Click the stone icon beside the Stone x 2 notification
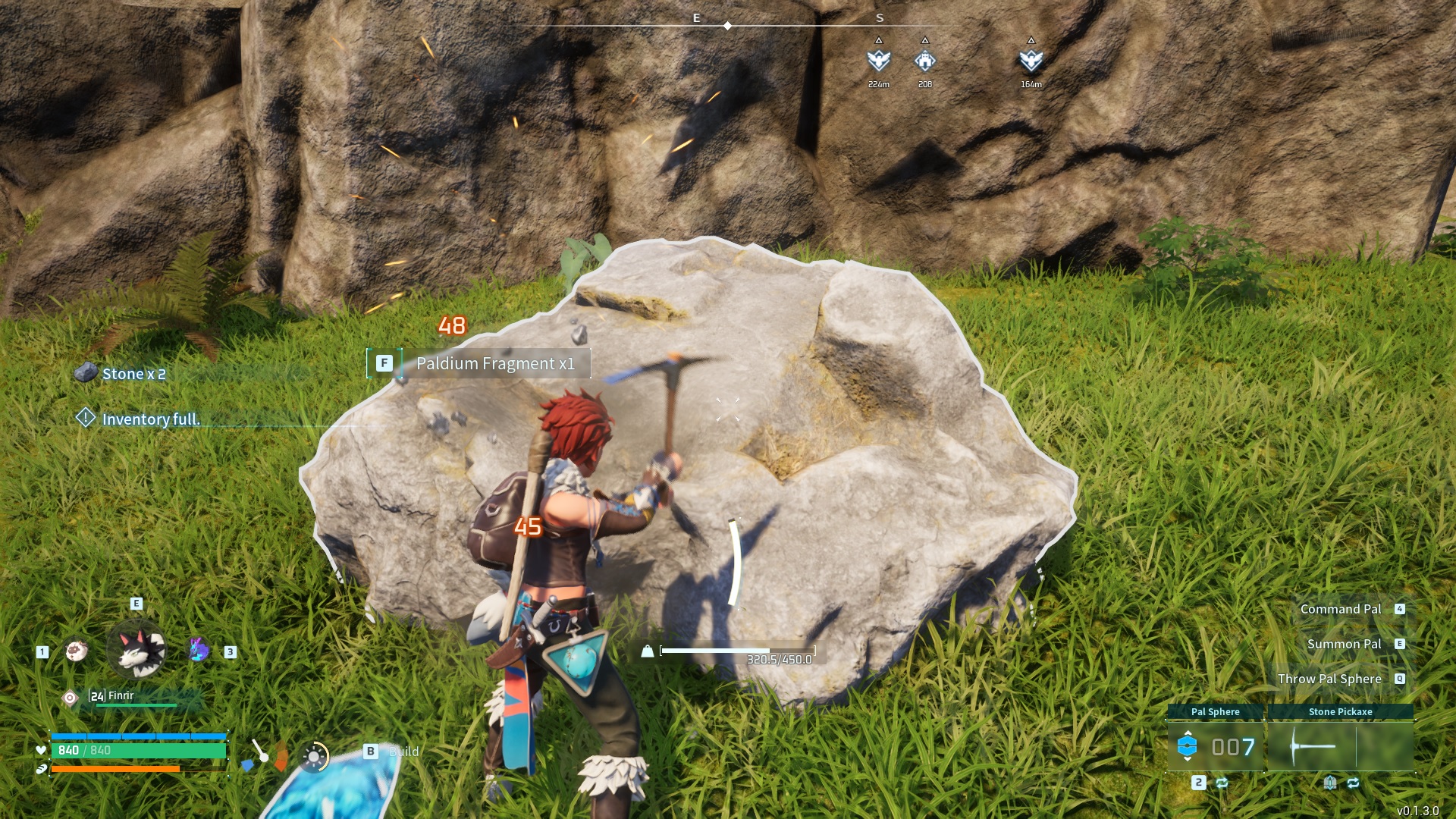Viewport: 1456px width, 819px height. [x=87, y=372]
